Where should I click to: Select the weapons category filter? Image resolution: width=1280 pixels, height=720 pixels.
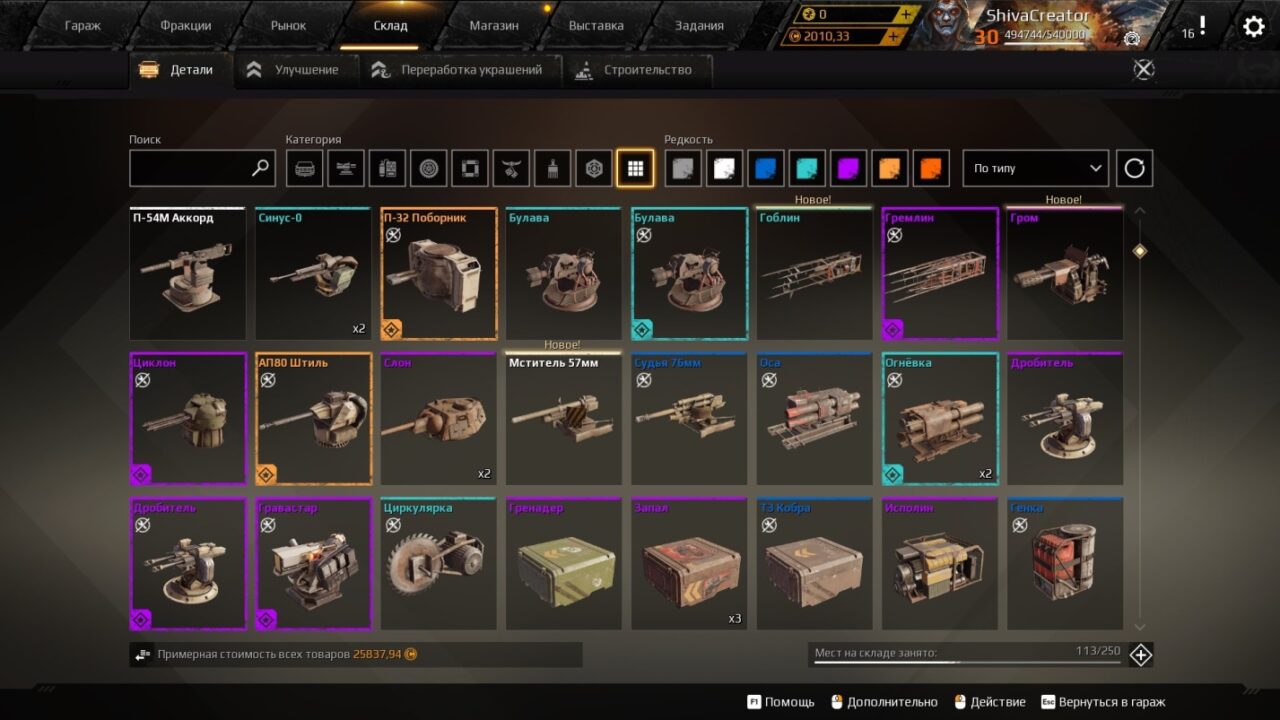(x=346, y=168)
